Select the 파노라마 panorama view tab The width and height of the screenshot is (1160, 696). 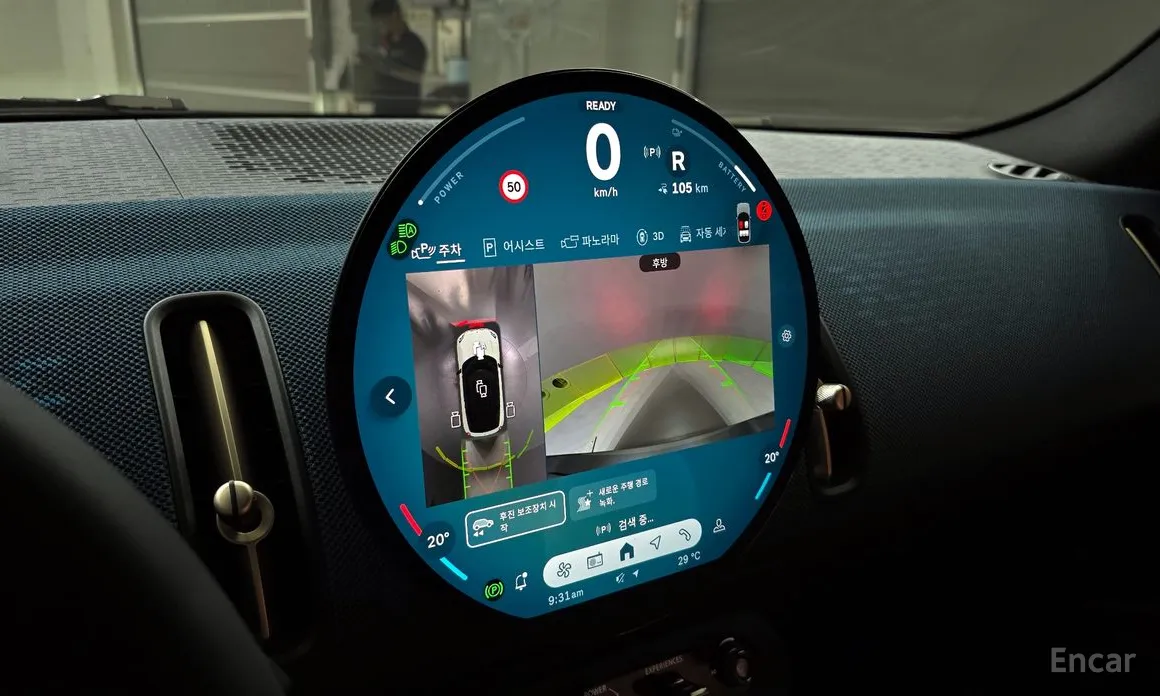[x=590, y=241]
